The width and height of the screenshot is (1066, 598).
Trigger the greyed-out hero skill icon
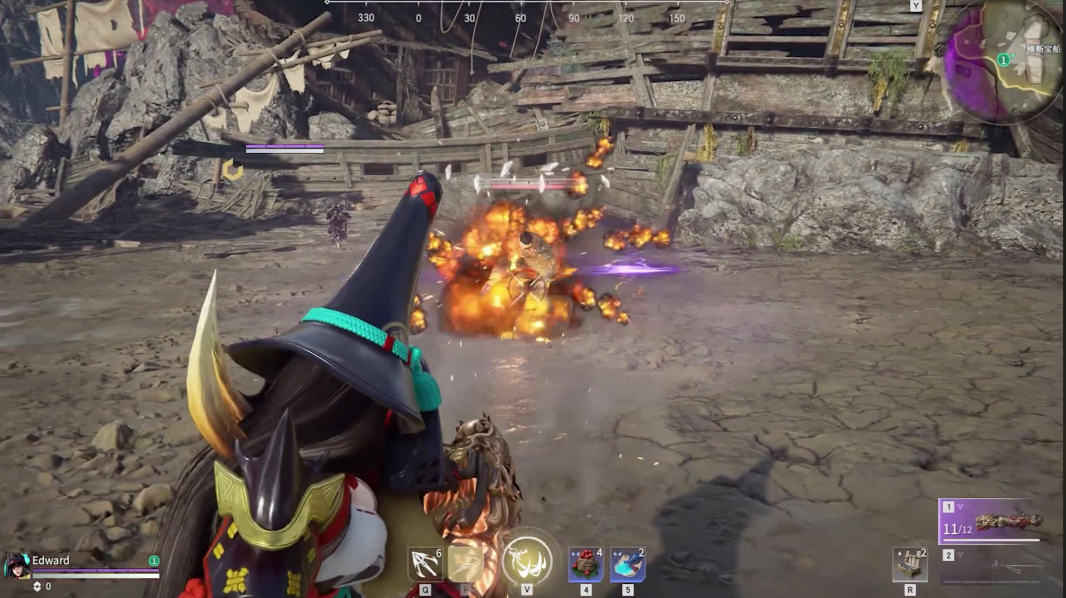point(465,564)
